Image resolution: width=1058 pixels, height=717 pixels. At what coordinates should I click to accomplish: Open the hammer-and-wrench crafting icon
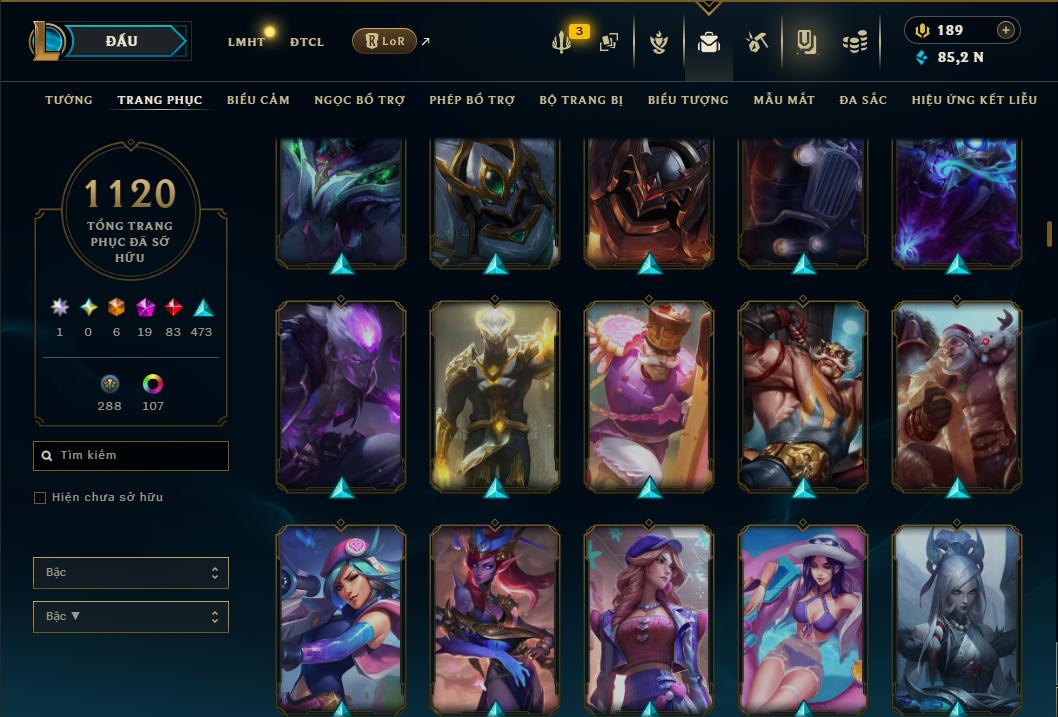(756, 42)
